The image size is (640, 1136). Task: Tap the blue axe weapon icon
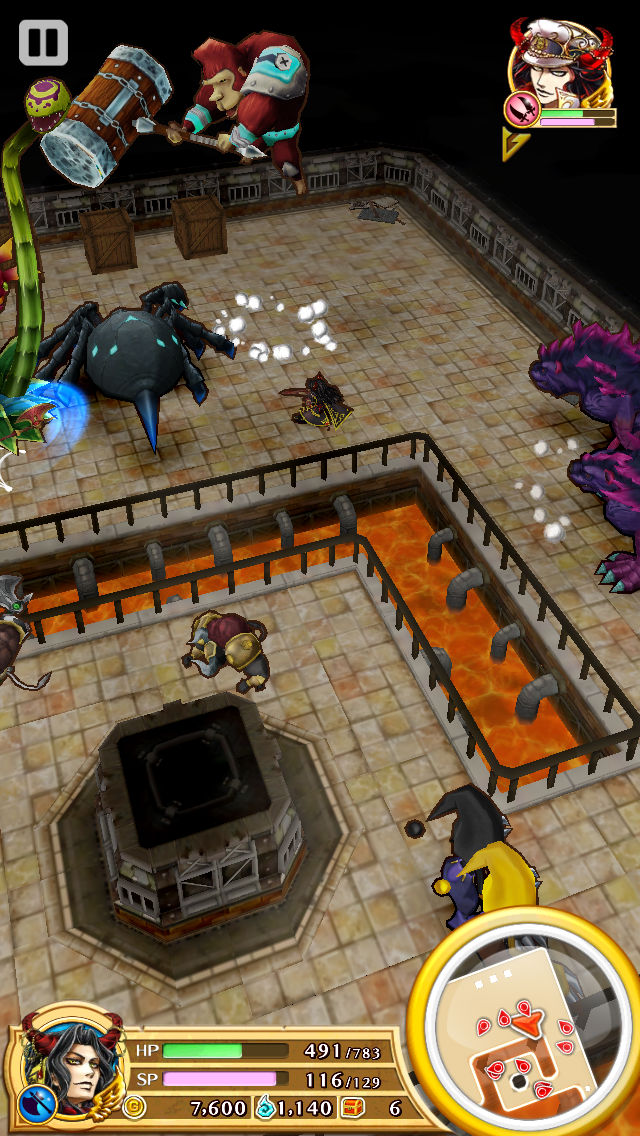tap(33, 1103)
